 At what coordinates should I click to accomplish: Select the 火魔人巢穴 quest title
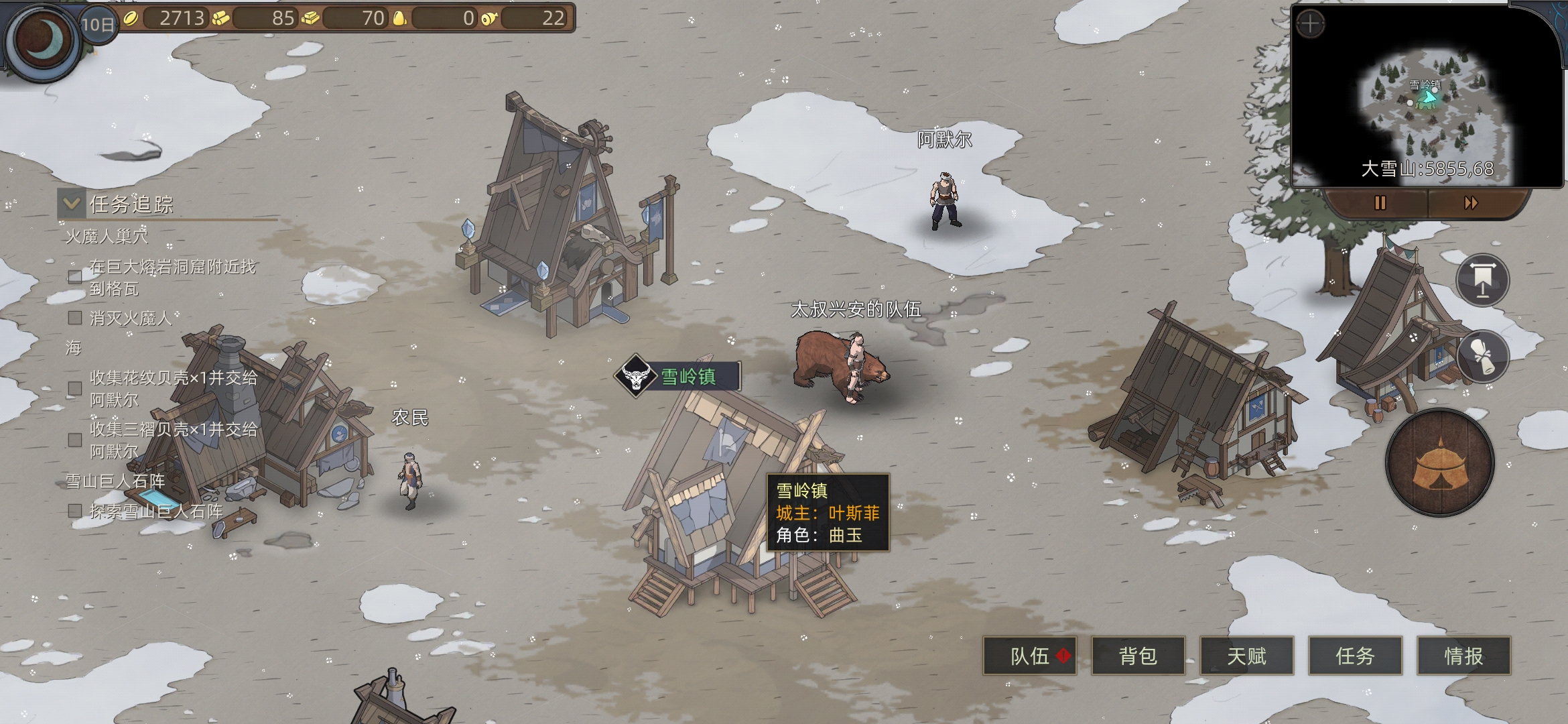click(107, 237)
